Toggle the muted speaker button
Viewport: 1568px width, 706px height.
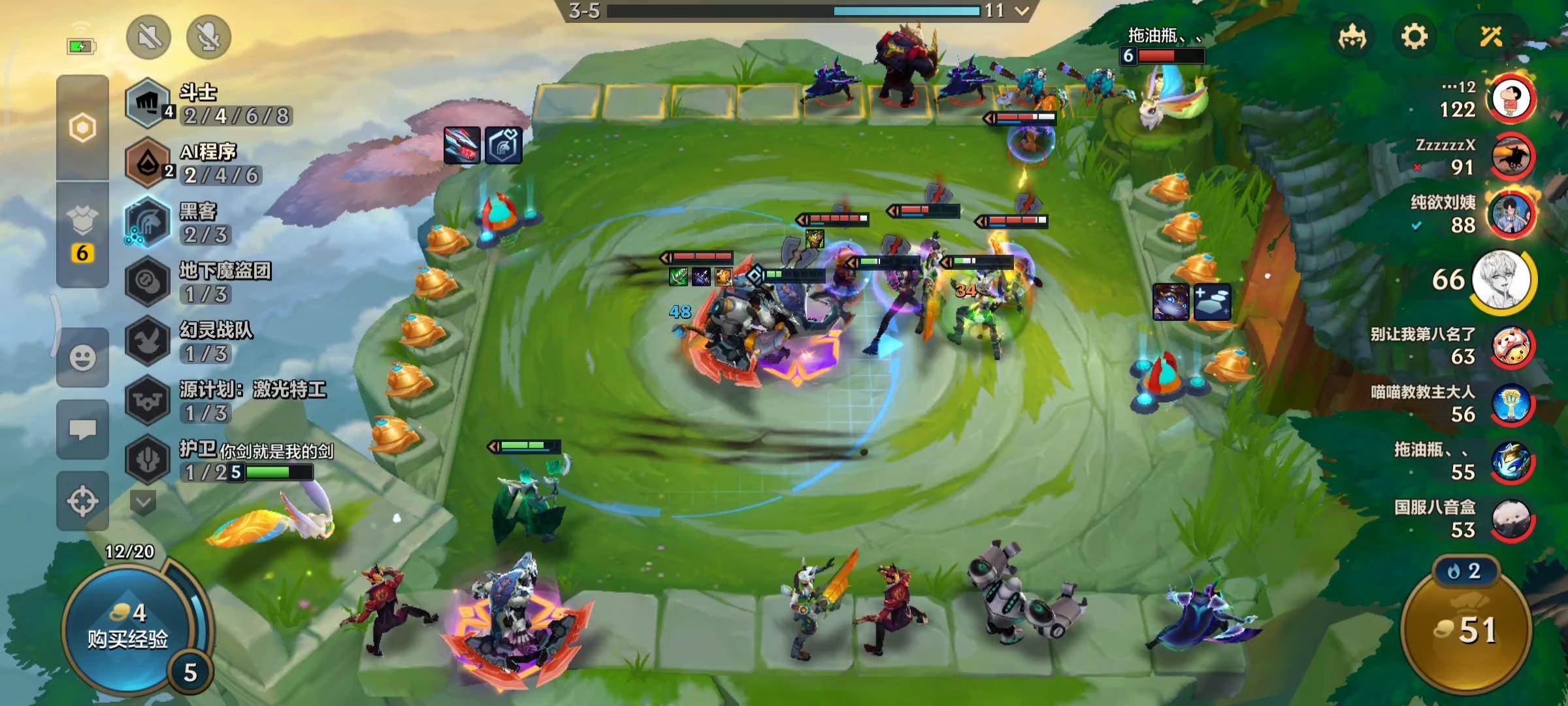pos(149,37)
